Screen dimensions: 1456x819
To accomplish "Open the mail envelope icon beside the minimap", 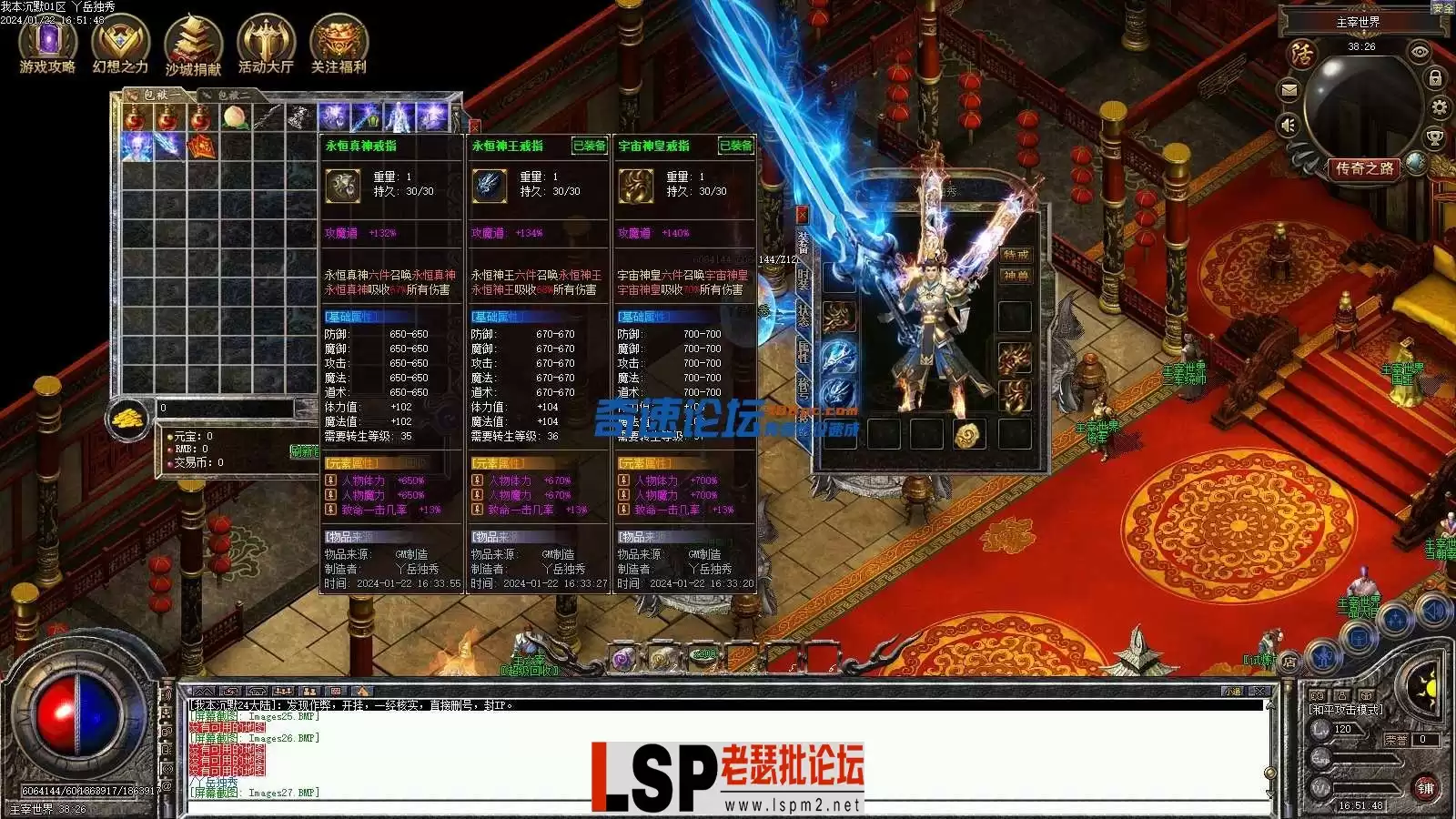I will 1289,89.
